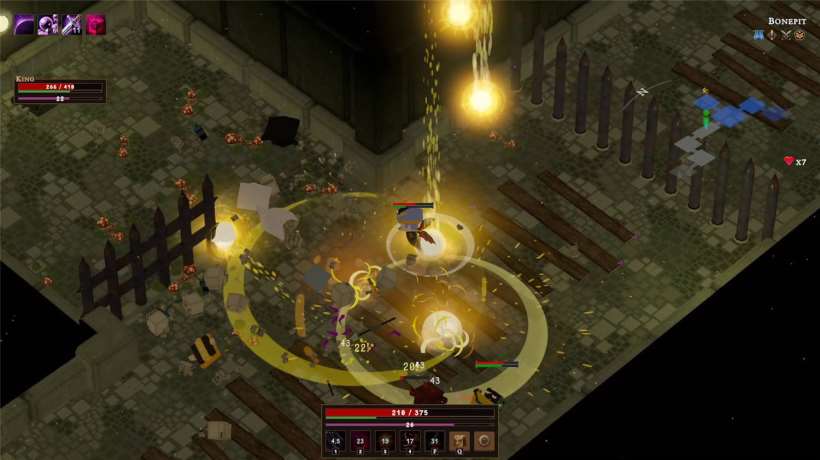Activate the ability on cooldown 4.5
The width and height of the screenshot is (820, 460).
[x=336, y=441]
